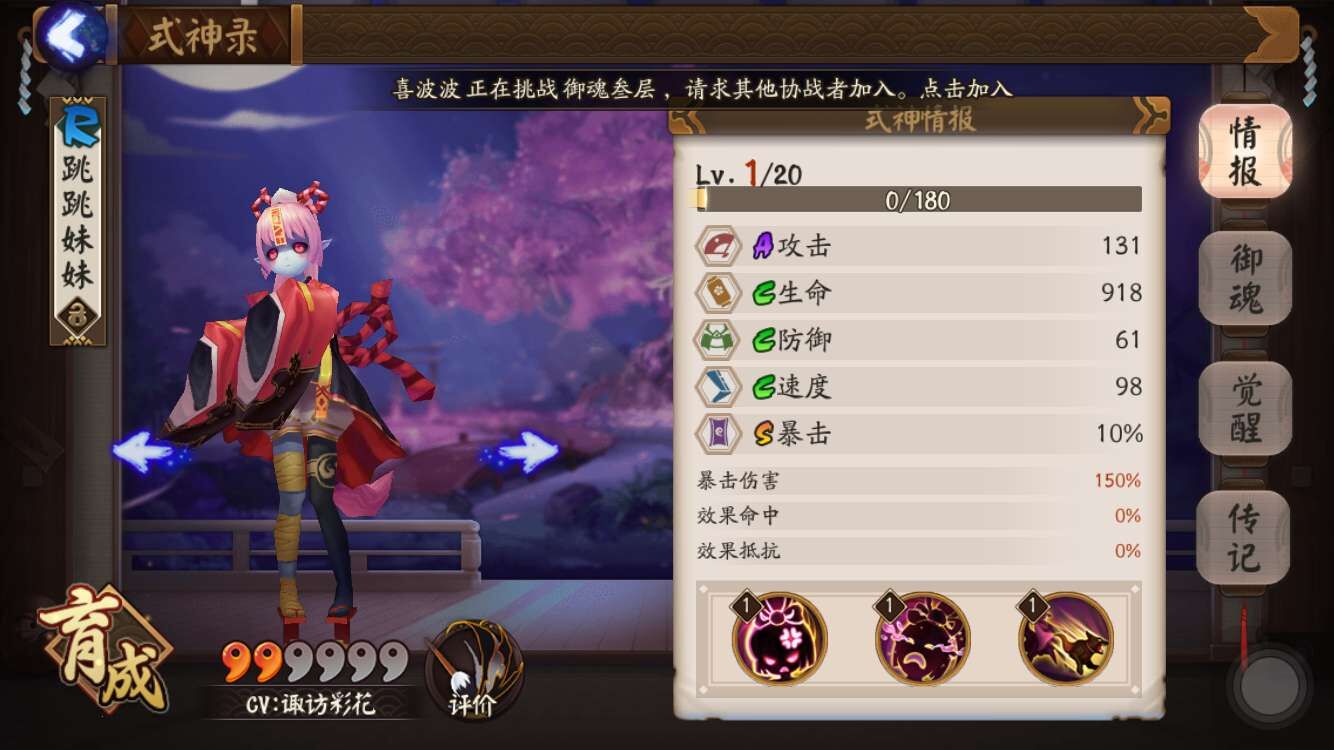Switch to the 情报 tab
The height and width of the screenshot is (750, 1334).
1245,150
